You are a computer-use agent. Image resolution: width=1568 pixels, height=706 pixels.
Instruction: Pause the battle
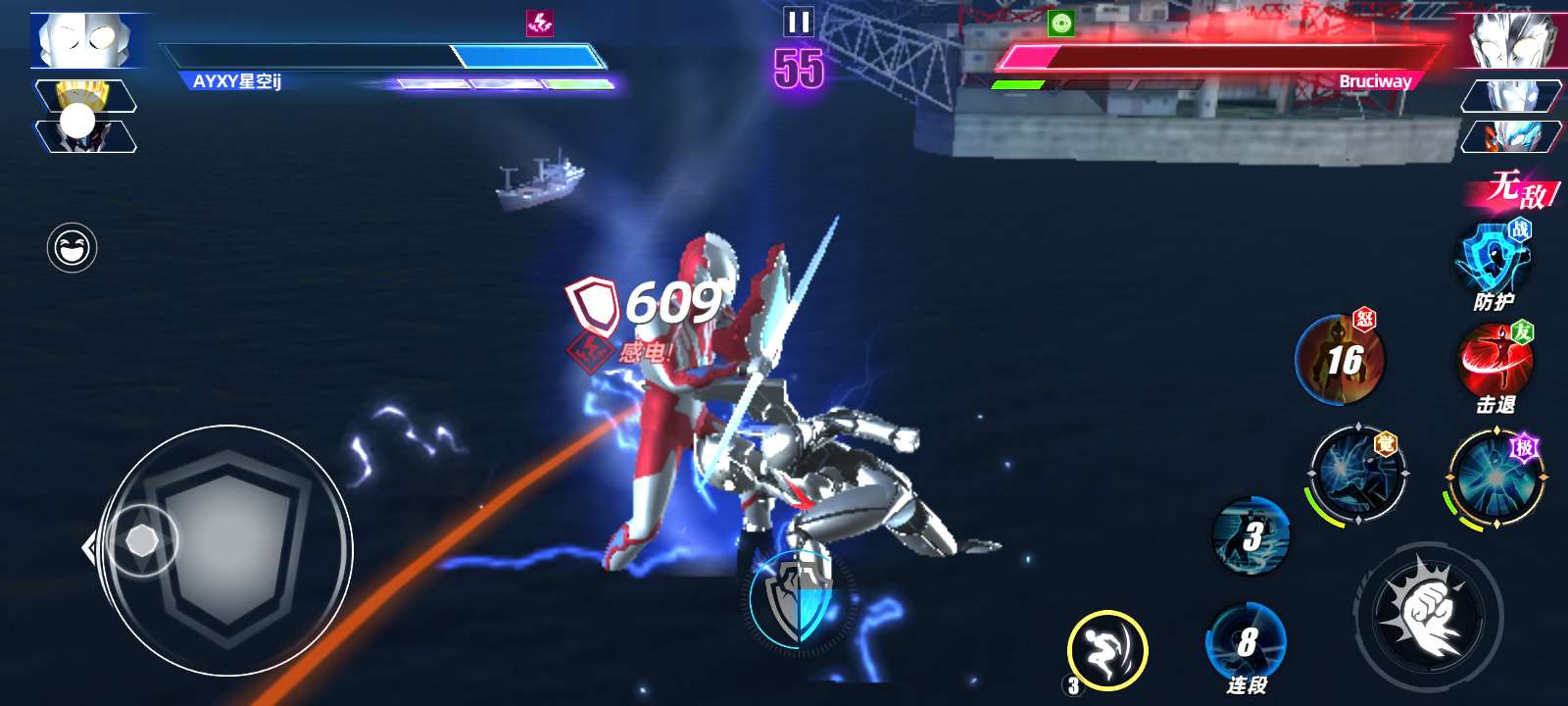[799, 22]
